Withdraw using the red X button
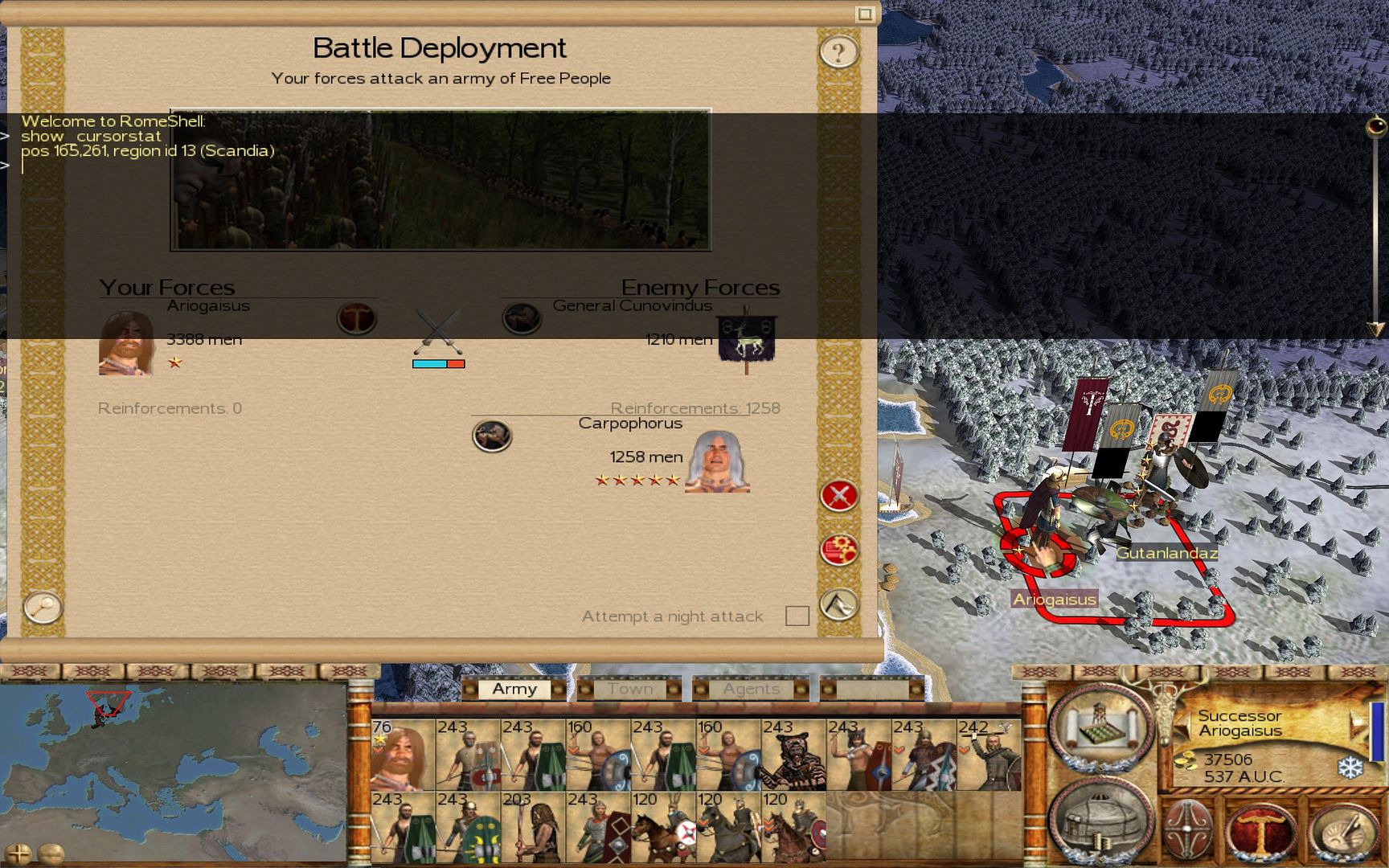The width and height of the screenshot is (1389, 868). [x=839, y=495]
